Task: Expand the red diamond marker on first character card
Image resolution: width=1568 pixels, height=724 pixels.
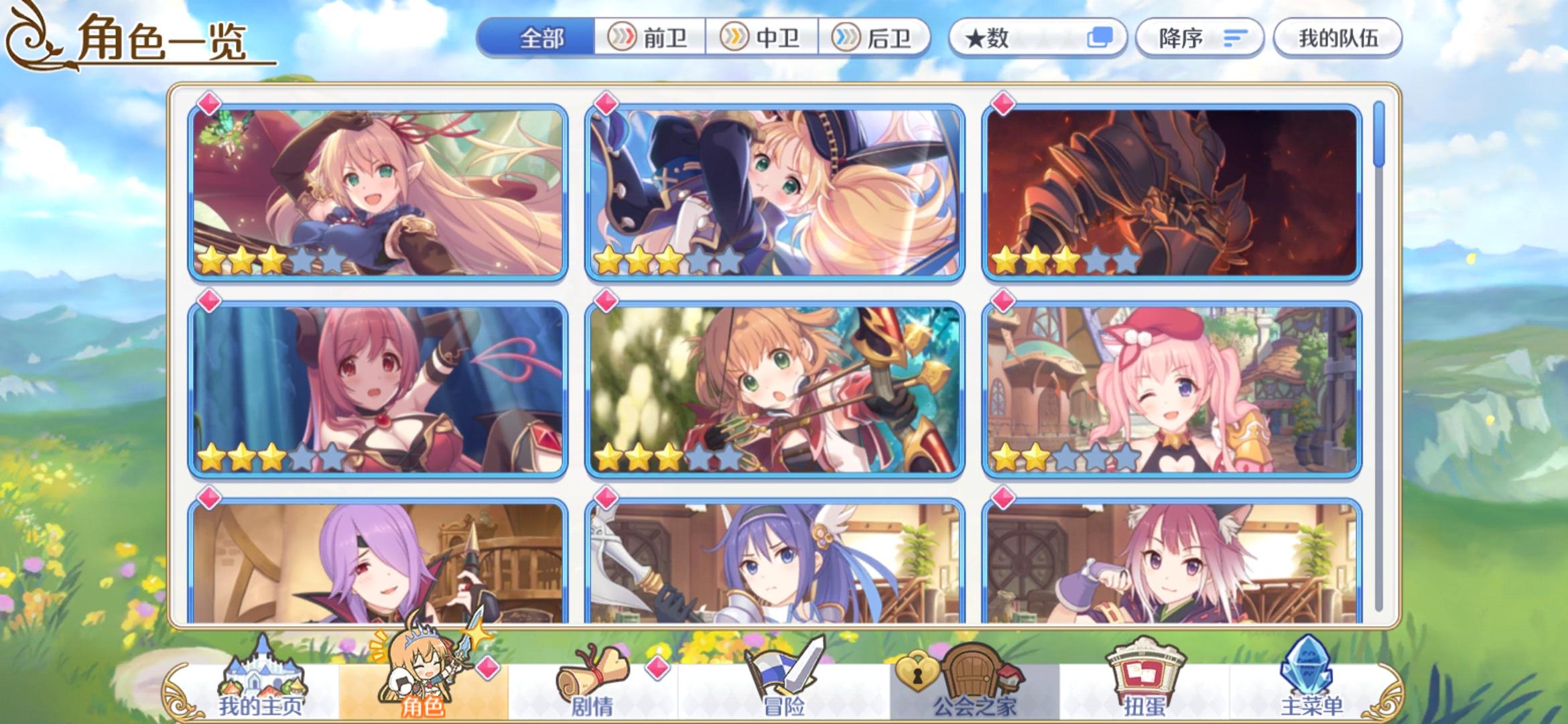Action: pyautogui.click(x=208, y=104)
